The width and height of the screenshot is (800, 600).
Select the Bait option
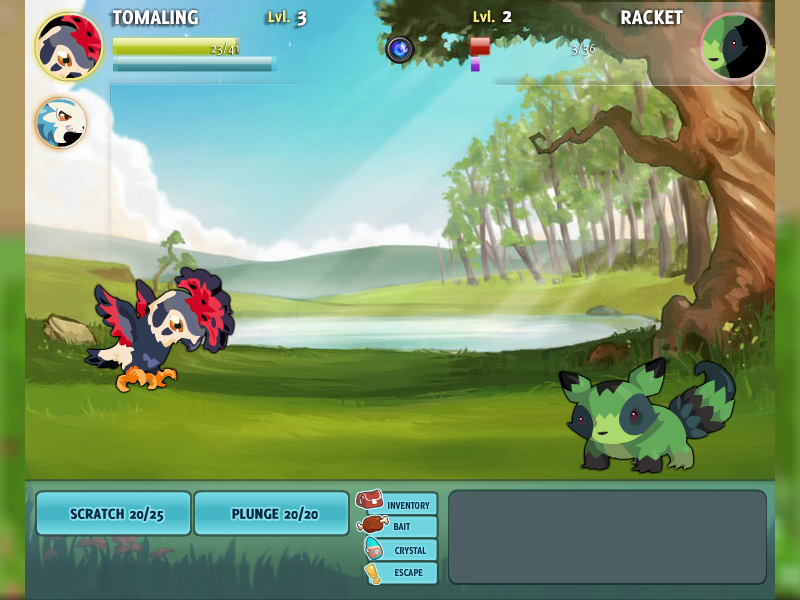click(x=400, y=527)
